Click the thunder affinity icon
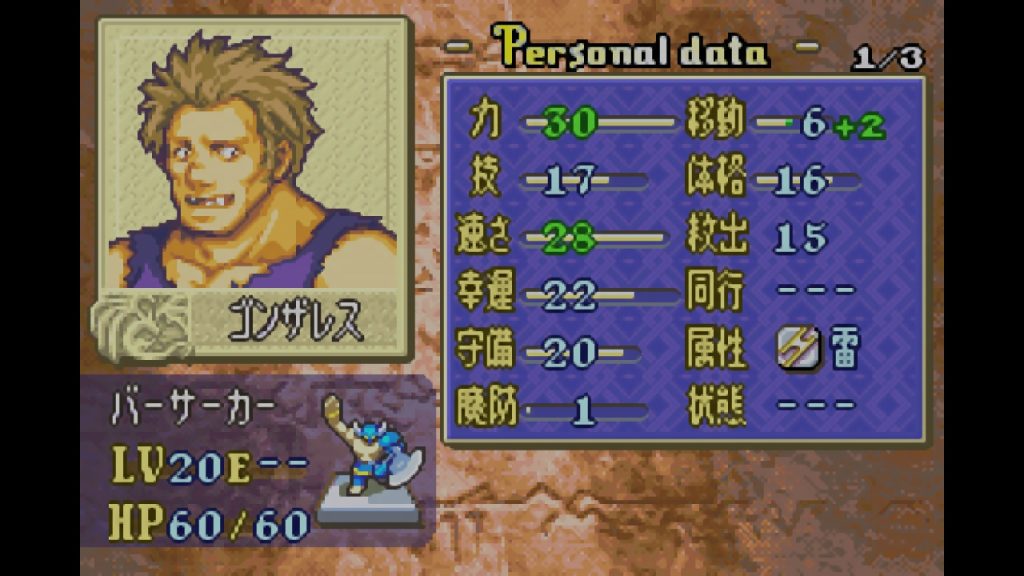Viewport: 1024px width, 576px height. coord(798,350)
